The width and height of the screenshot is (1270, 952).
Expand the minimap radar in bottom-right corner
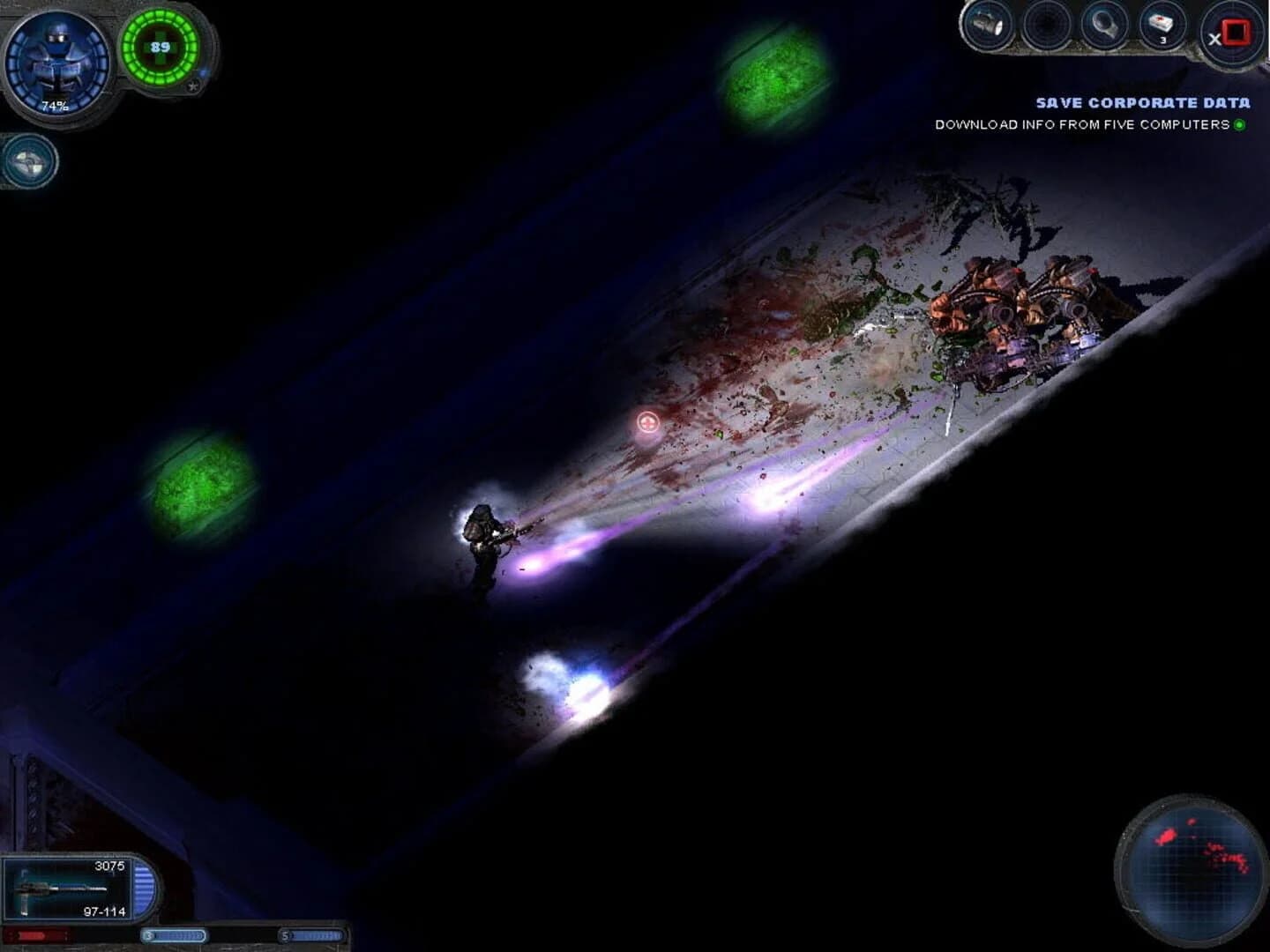pyautogui.click(x=1191, y=873)
